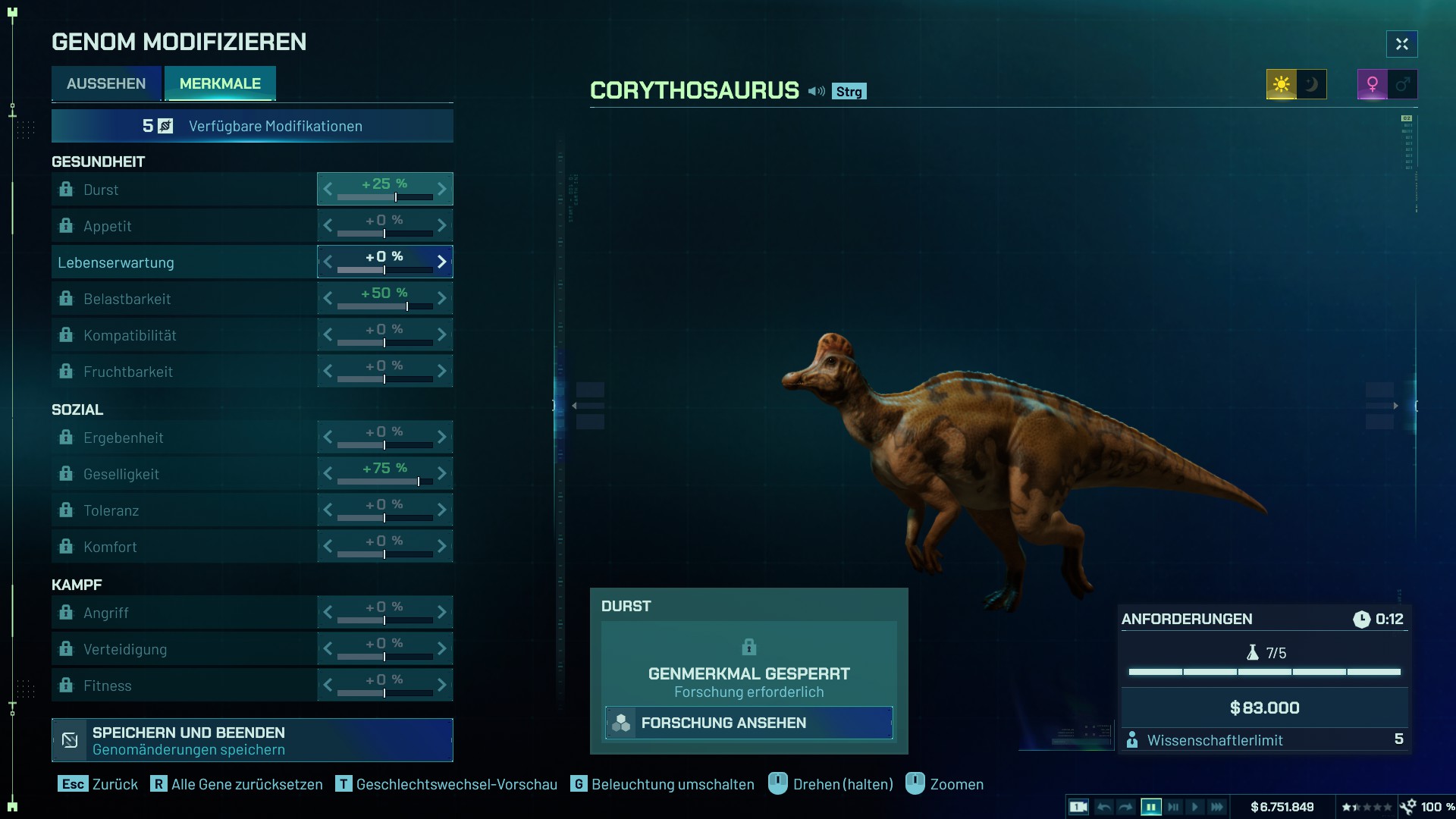Set game speed to fastest forward
Image resolution: width=1456 pixels, height=819 pixels.
tap(1217, 807)
